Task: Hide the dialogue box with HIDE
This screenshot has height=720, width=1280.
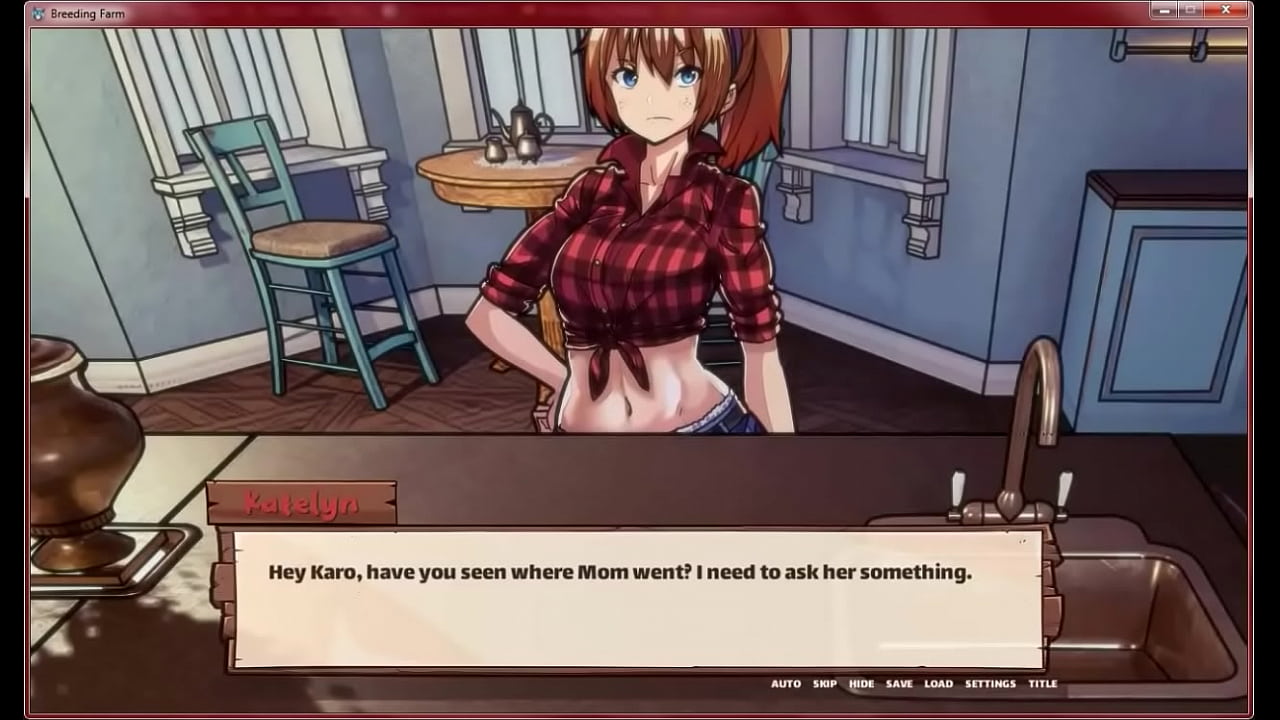Action: coord(861,684)
